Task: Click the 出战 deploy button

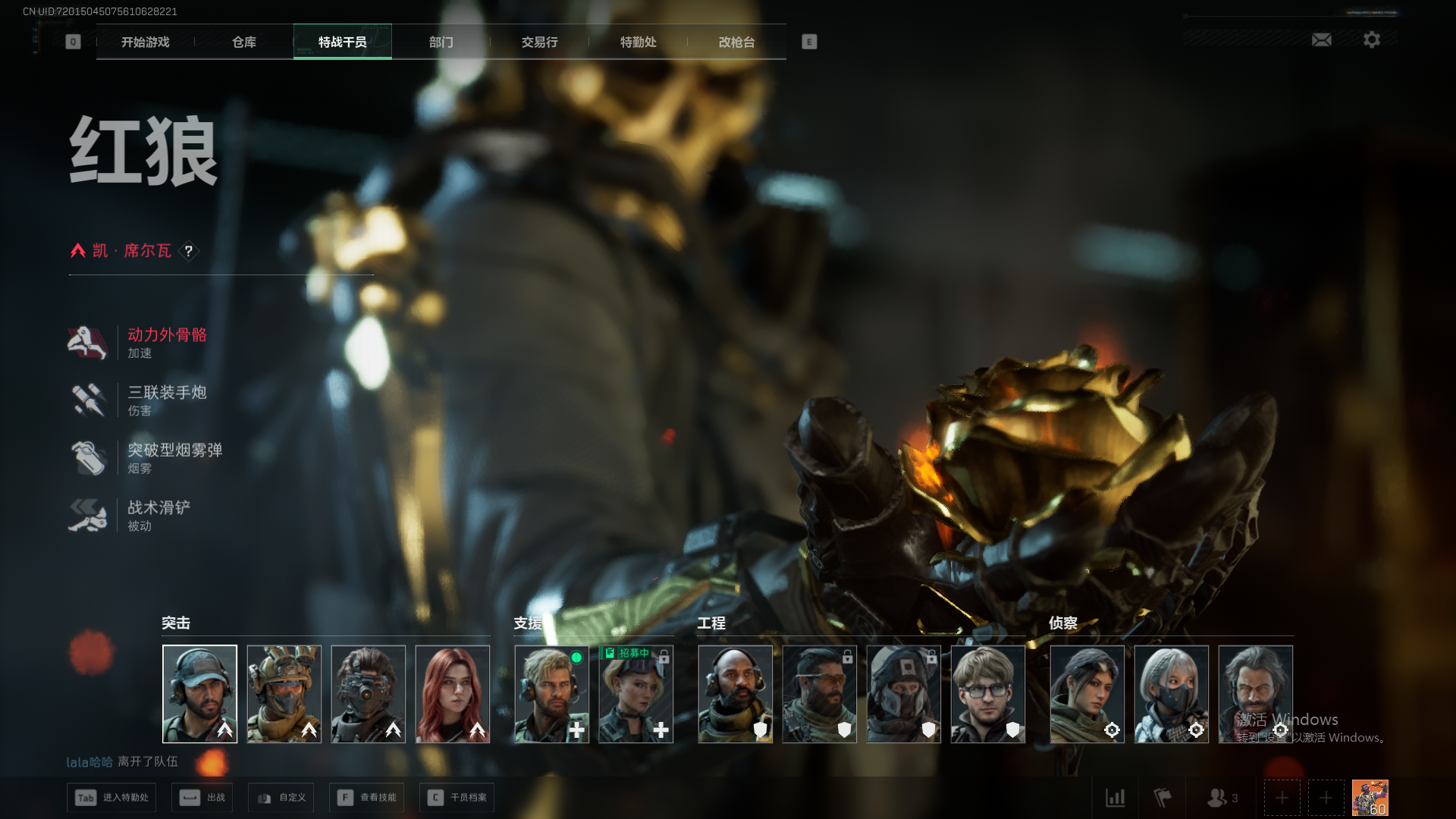Action: 202,798
